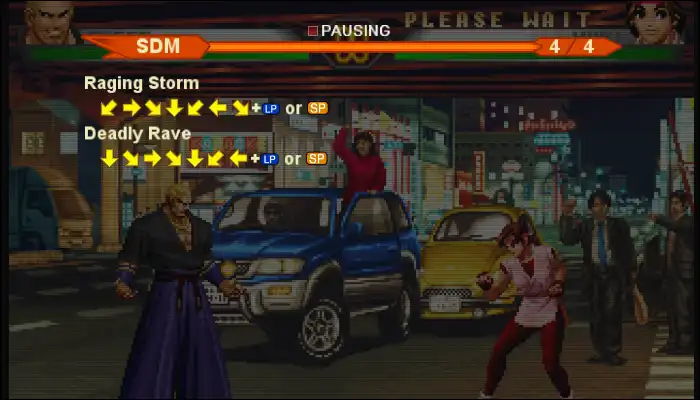Choose the Raging Storm move entry
700x400 pixels.
[x=141, y=83]
